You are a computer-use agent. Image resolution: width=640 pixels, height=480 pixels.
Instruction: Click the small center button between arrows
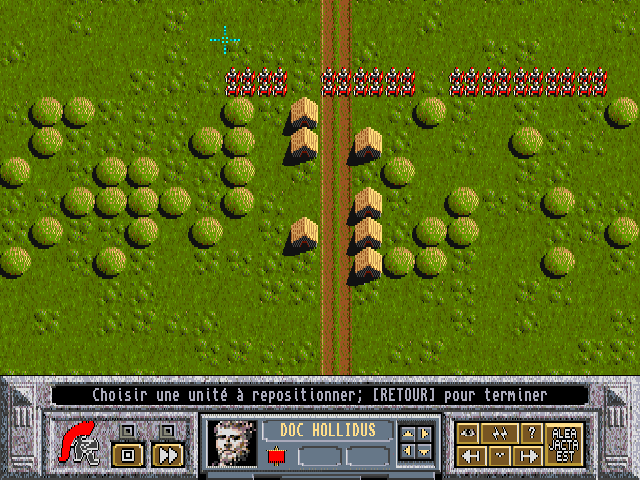[x=500, y=456]
